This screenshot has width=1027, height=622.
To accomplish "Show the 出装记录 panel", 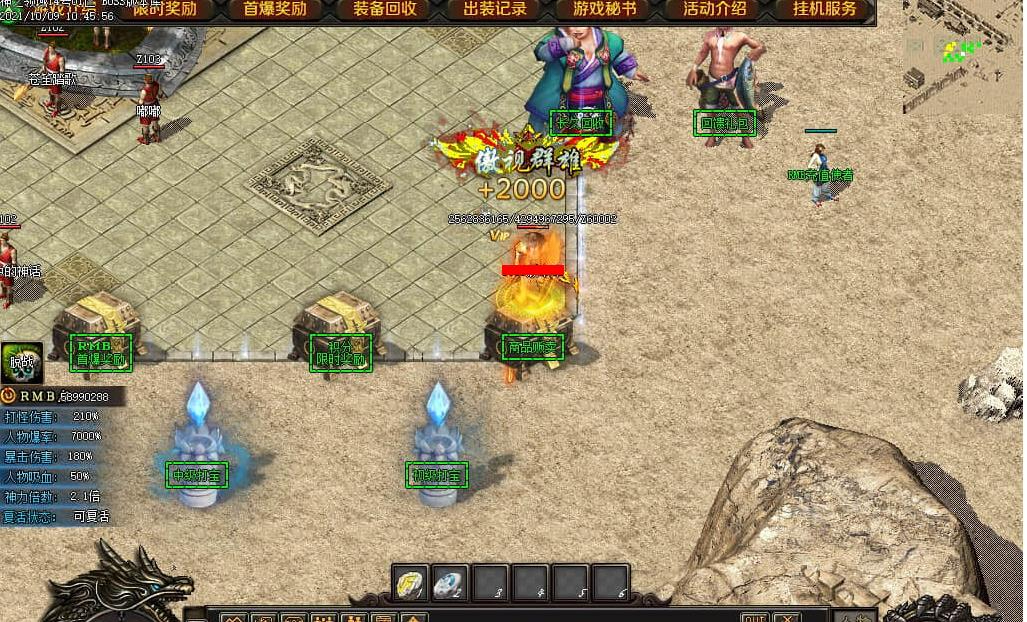I will [495, 10].
